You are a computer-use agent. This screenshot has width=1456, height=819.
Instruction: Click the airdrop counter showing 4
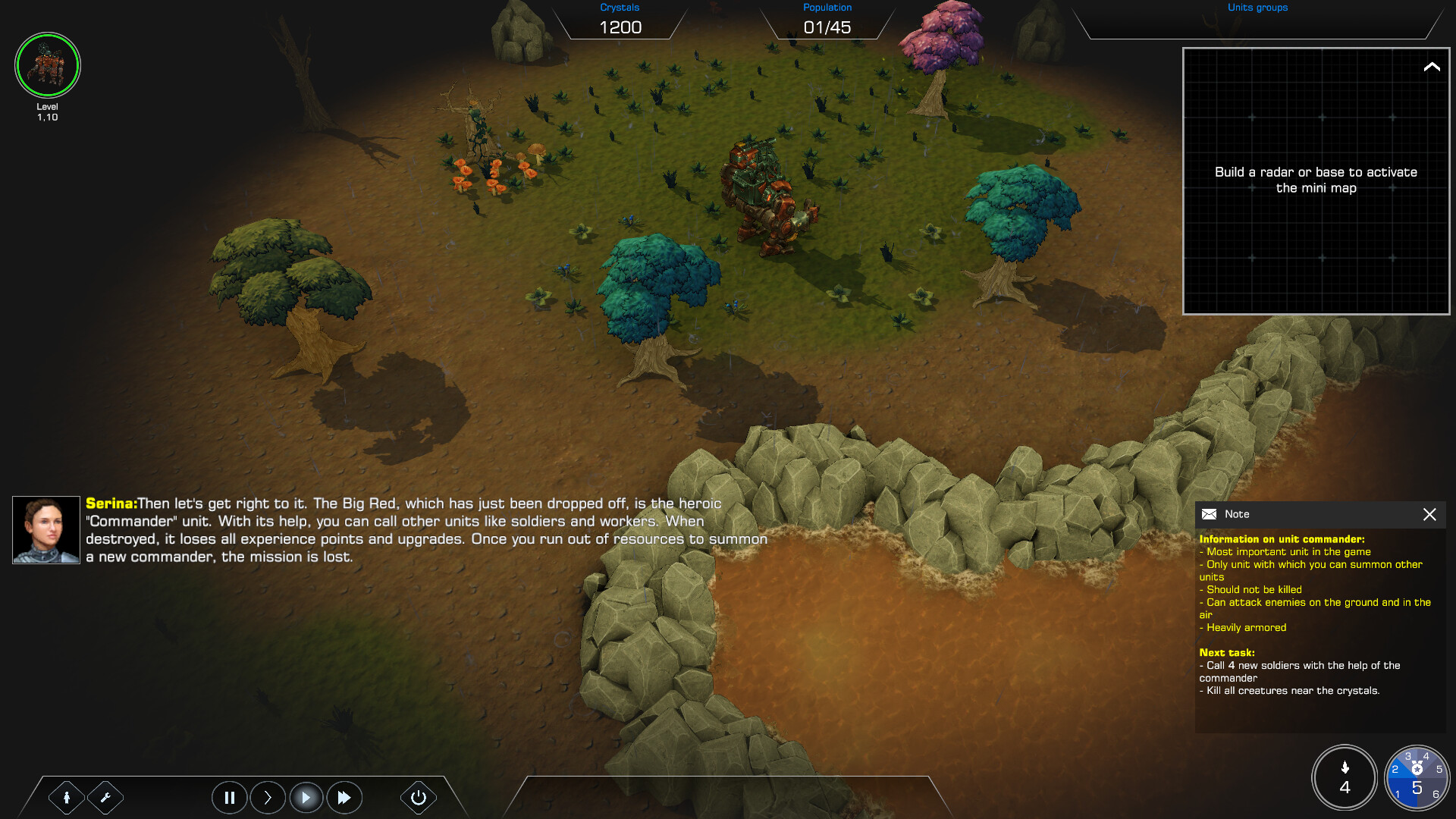[1345, 778]
